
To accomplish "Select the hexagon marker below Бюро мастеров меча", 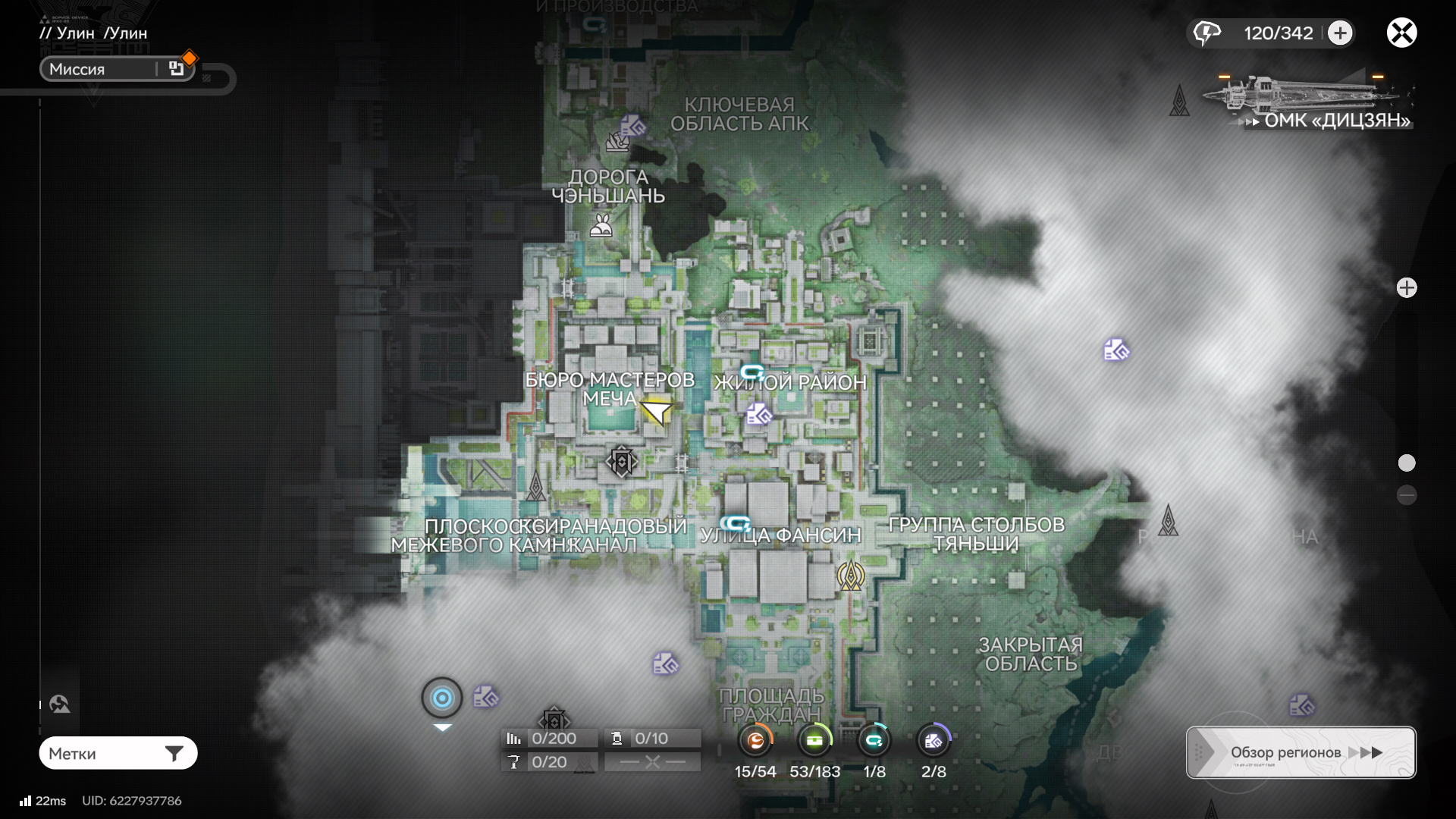I will coord(621,461).
